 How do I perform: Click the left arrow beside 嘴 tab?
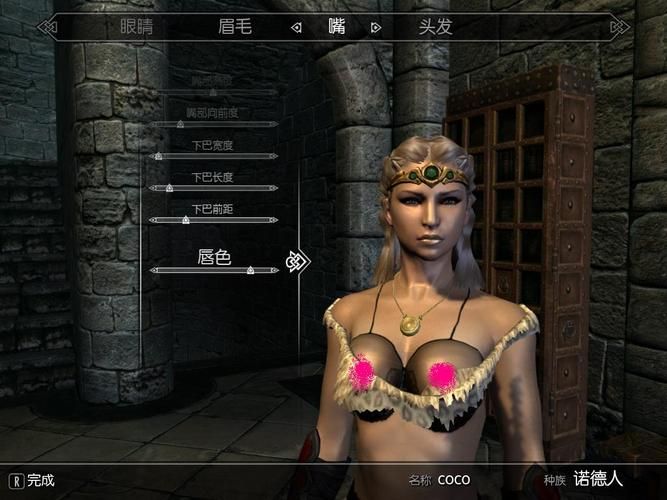point(296,28)
